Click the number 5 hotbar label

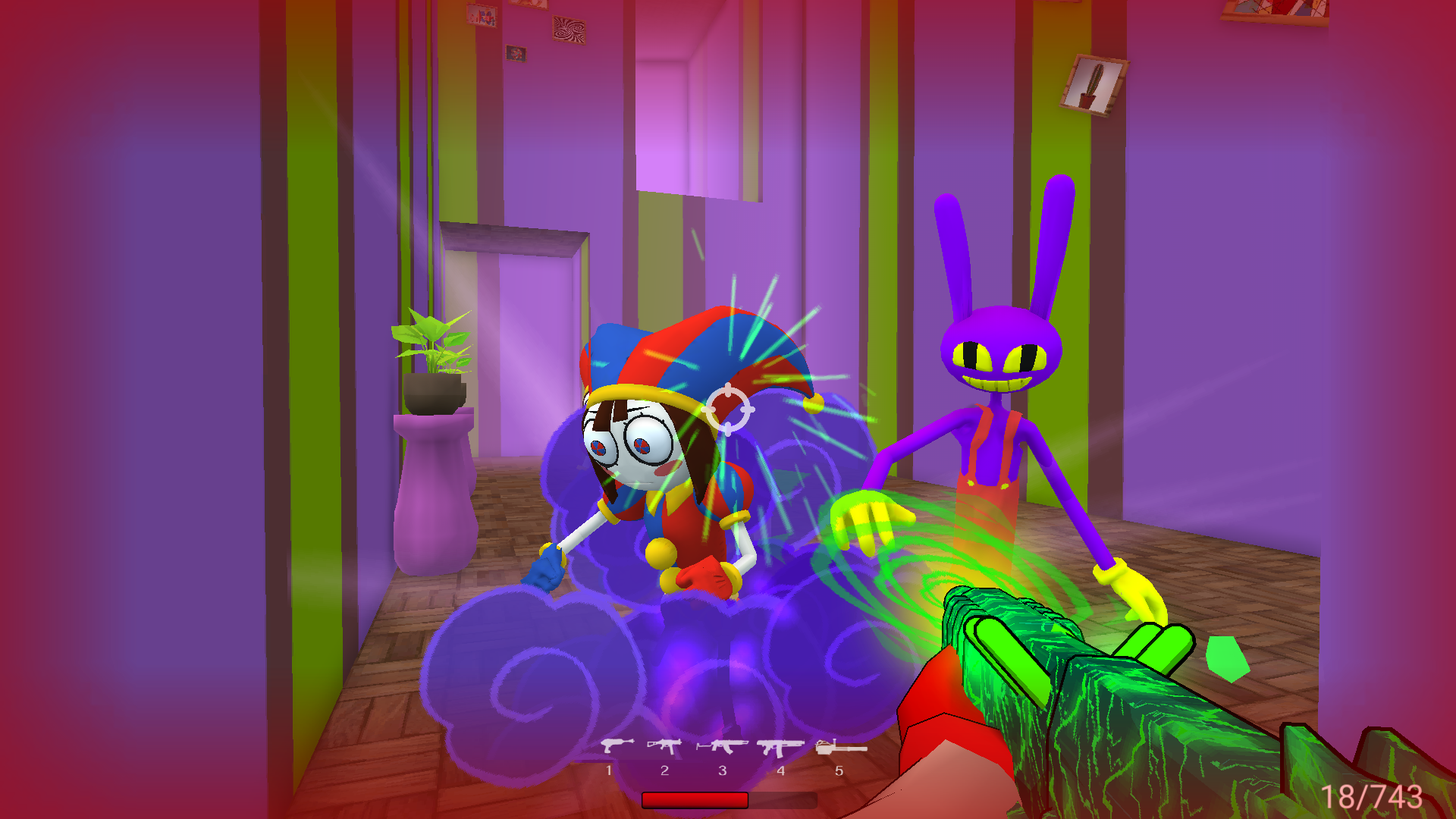pyautogui.click(x=838, y=770)
